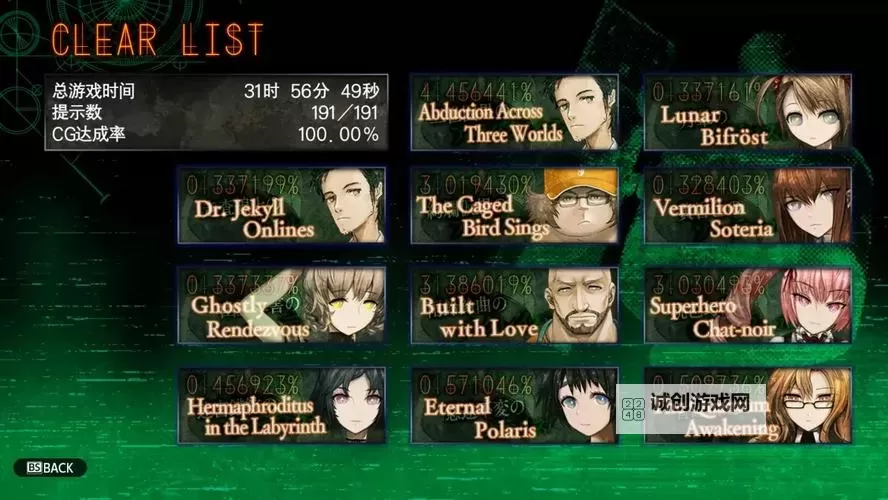The image size is (888, 500).
Task: Select the Built with Love entry
Action: pos(514,305)
